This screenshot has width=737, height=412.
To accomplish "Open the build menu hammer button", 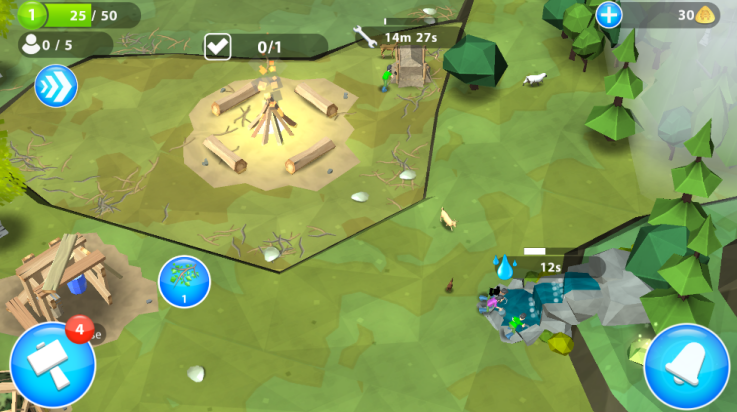I will click(x=52, y=366).
